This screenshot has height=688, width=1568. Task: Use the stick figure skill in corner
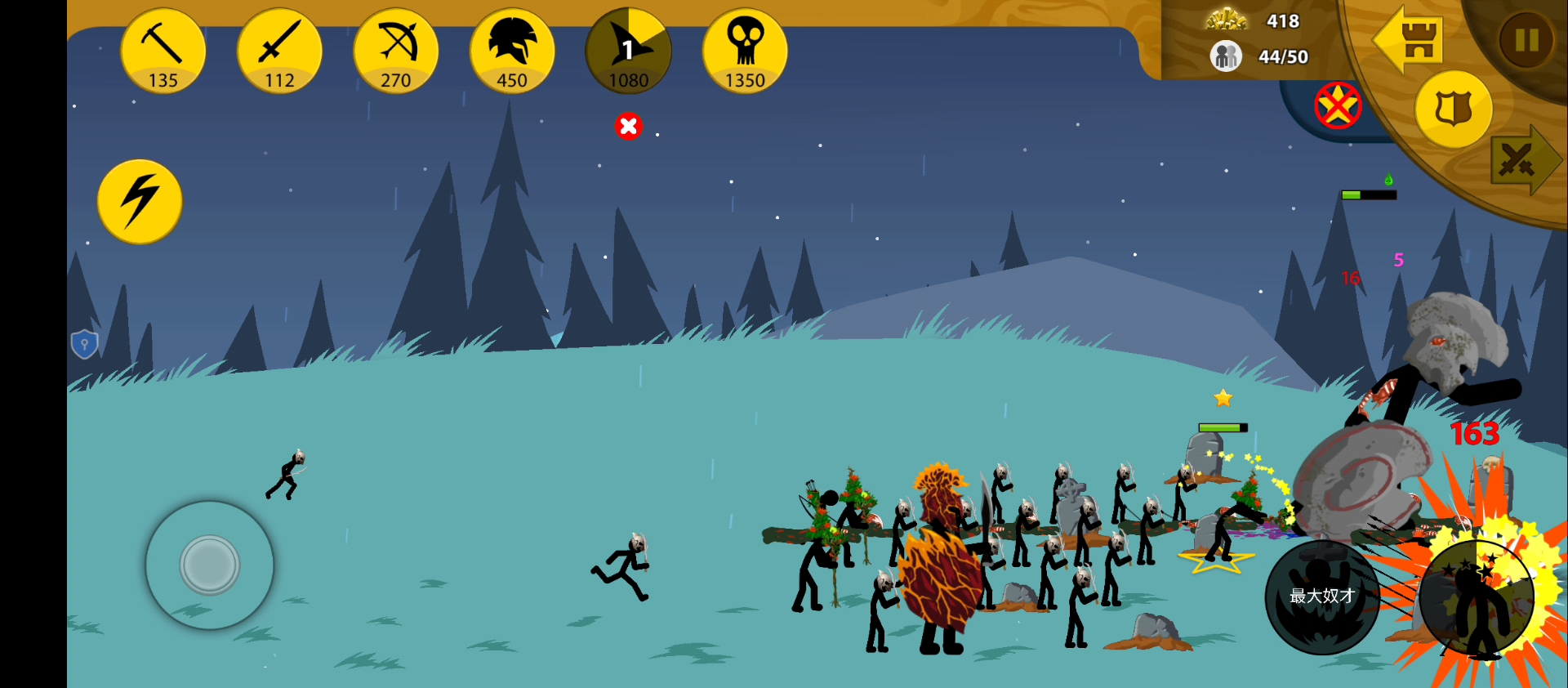(x=1477, y=598)
